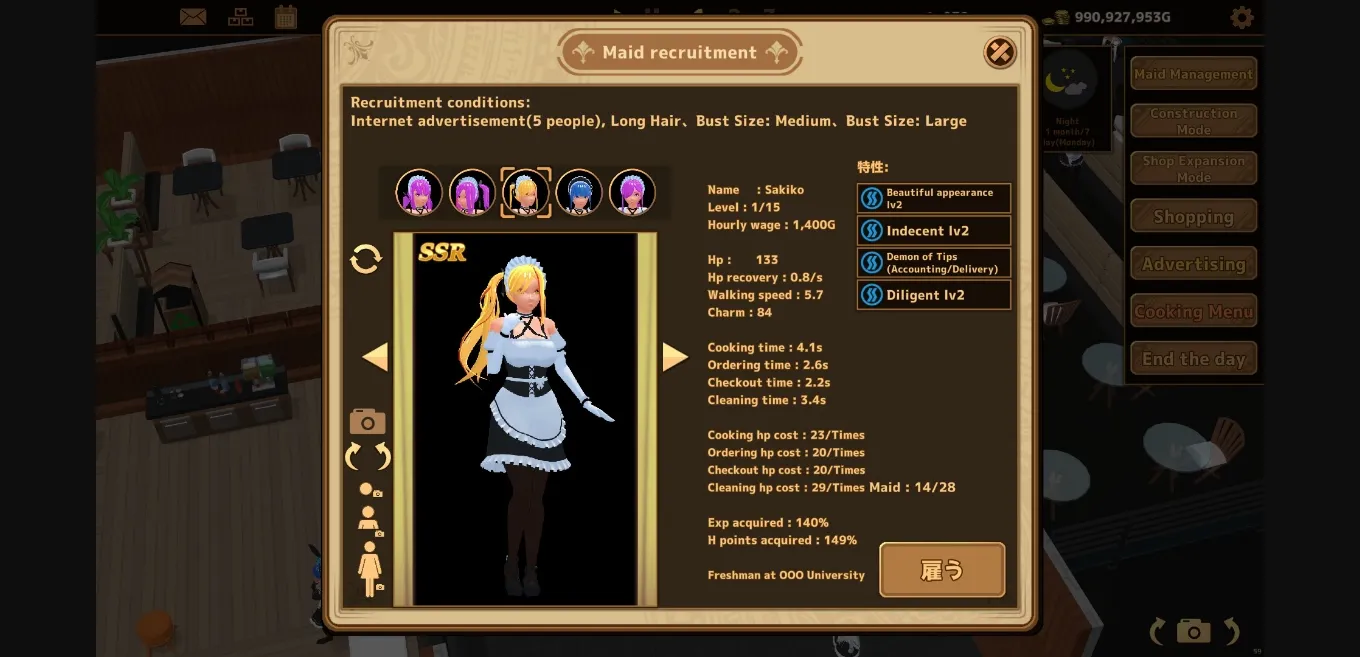
Task: View the Indecent lv2 trait
Action: point(934,231)
